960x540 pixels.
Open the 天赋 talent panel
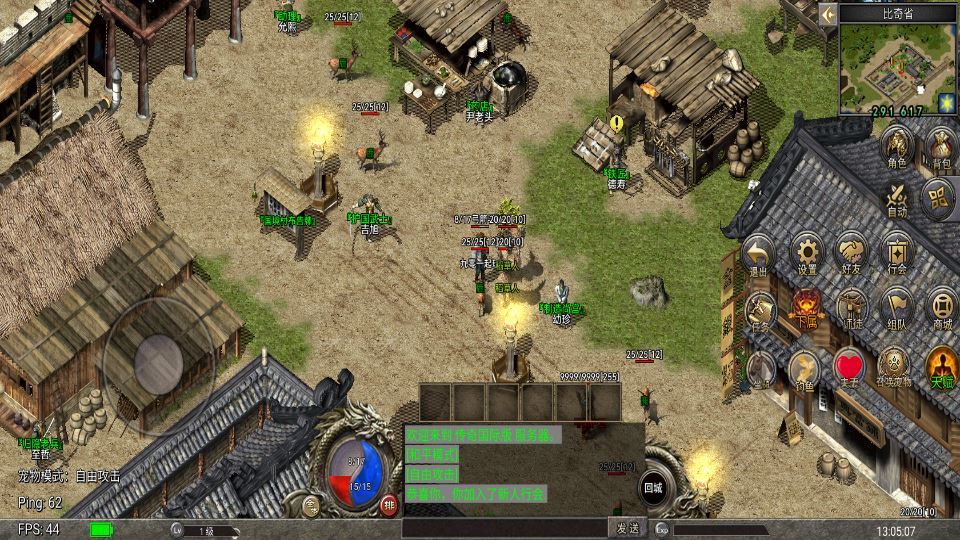coord(942,367)
